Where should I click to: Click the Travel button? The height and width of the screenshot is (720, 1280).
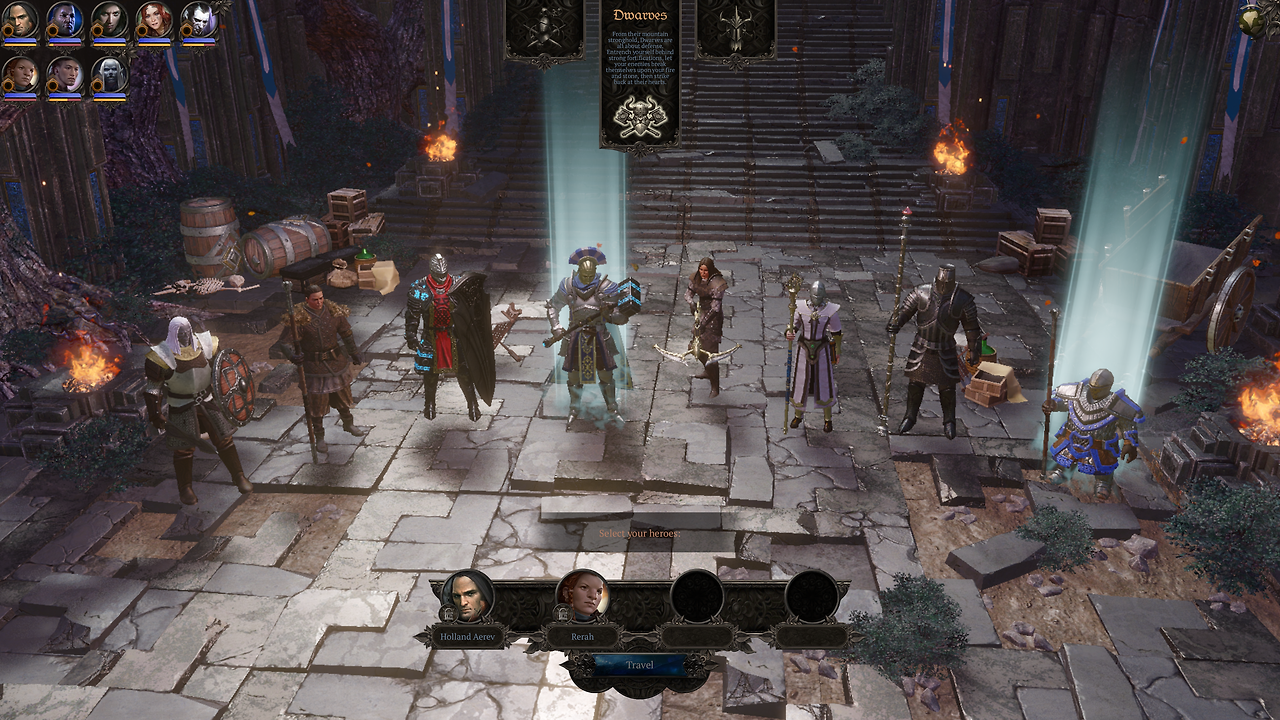(x=640, y=665)
